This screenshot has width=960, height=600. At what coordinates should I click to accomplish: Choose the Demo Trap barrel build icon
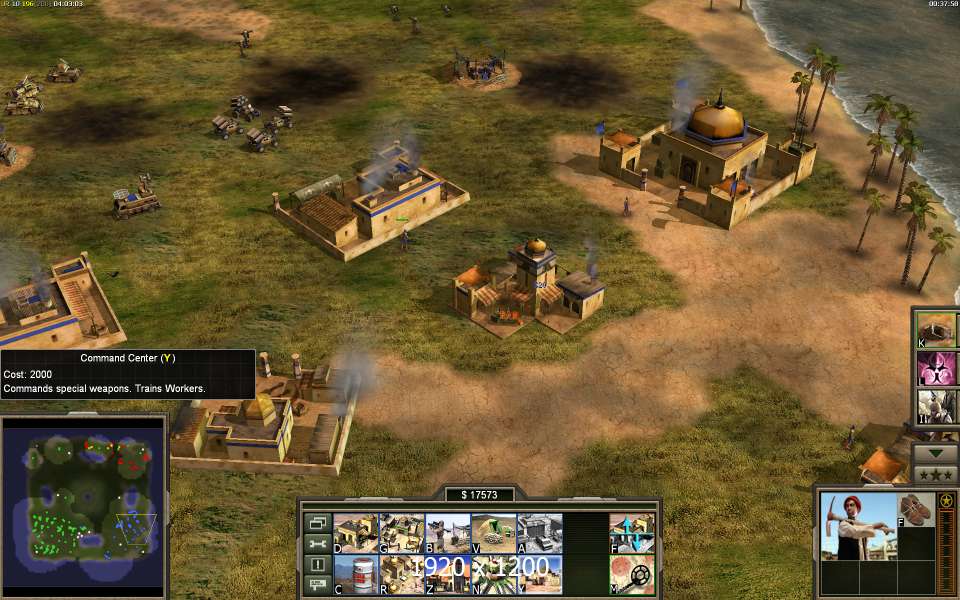[x=354, y=574]
